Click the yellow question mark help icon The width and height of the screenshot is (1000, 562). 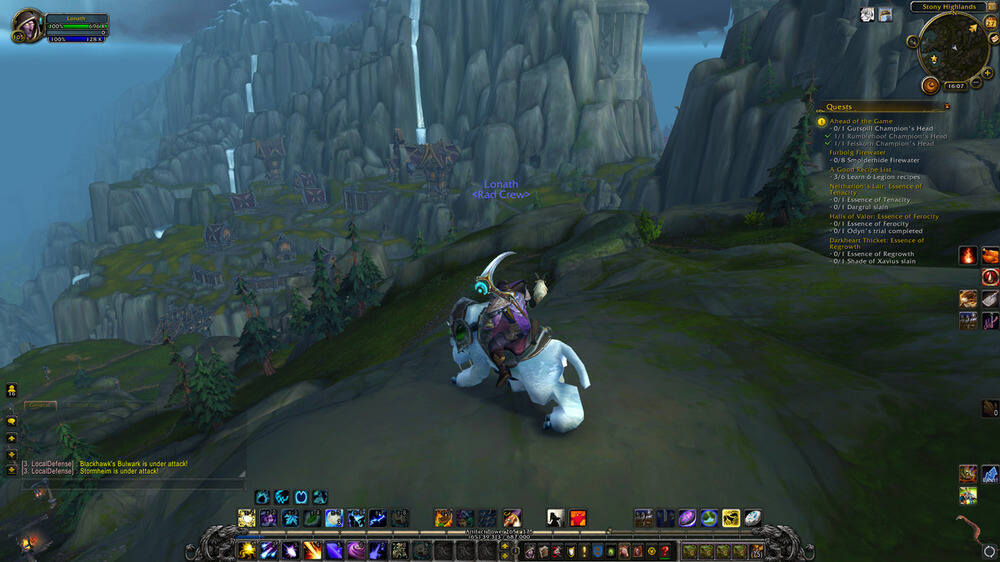(664, 551)
